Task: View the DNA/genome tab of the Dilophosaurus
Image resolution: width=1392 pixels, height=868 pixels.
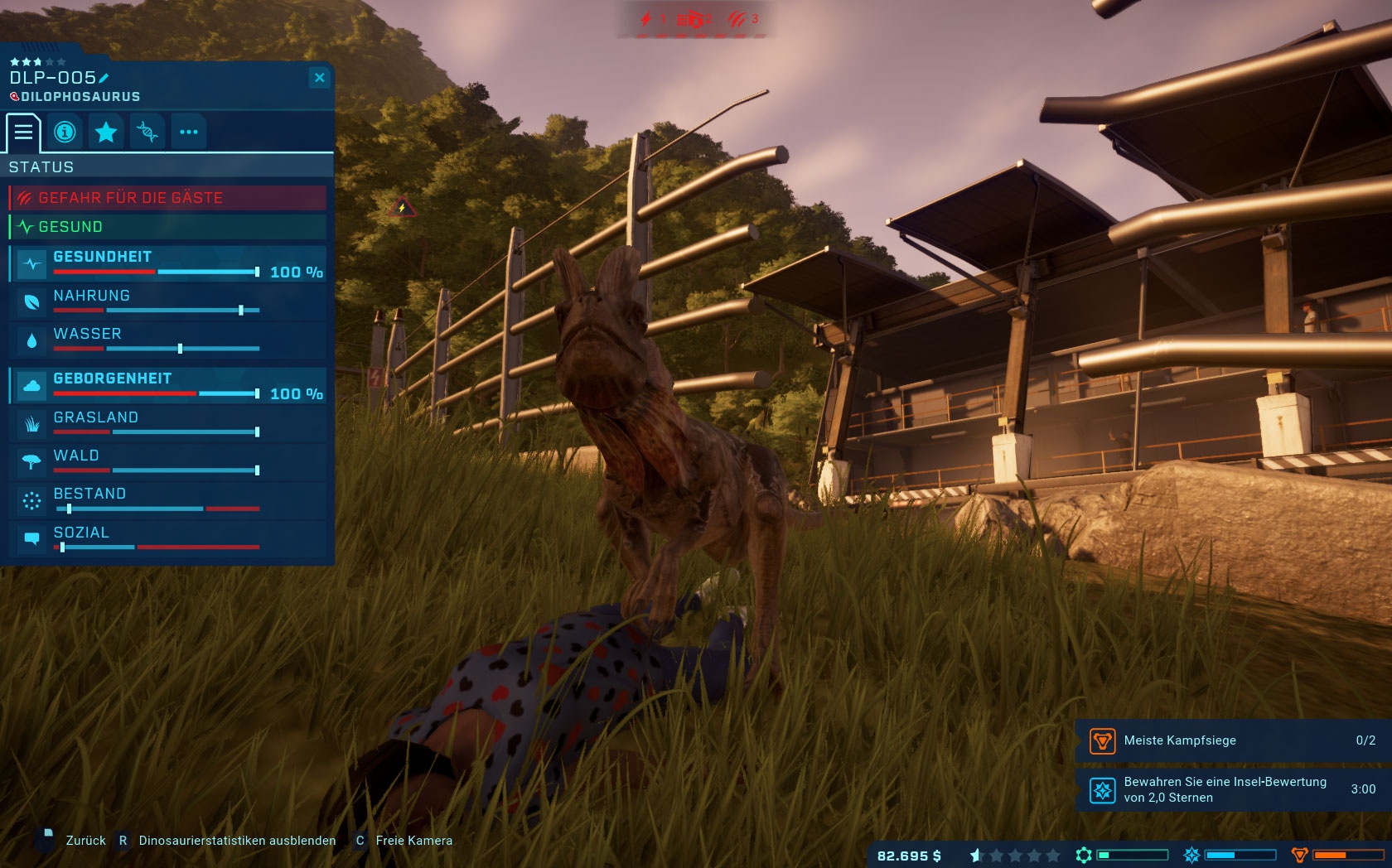Action: (147, 132)
